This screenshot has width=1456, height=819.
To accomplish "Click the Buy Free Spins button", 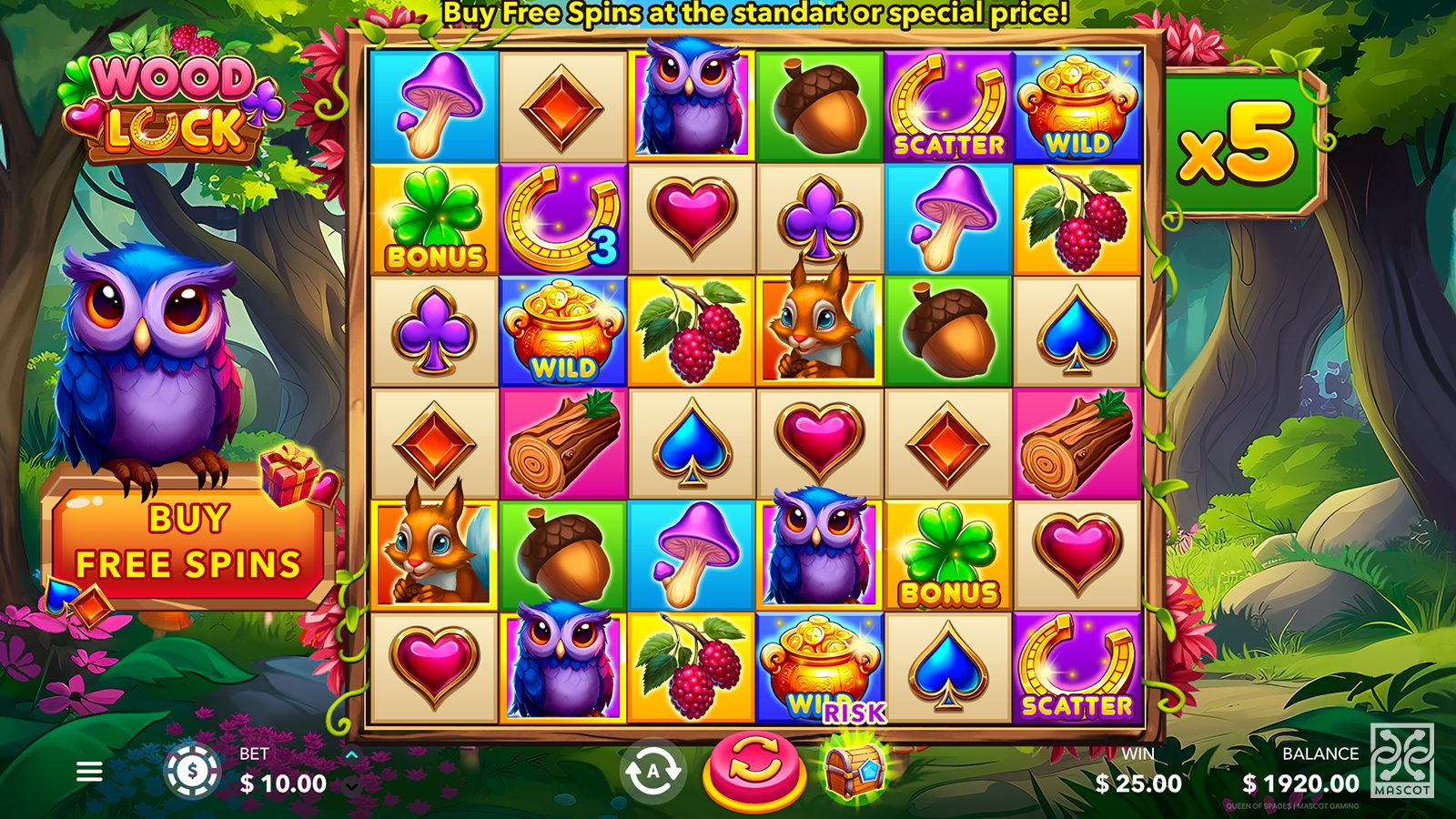I will tap(188, 542).
